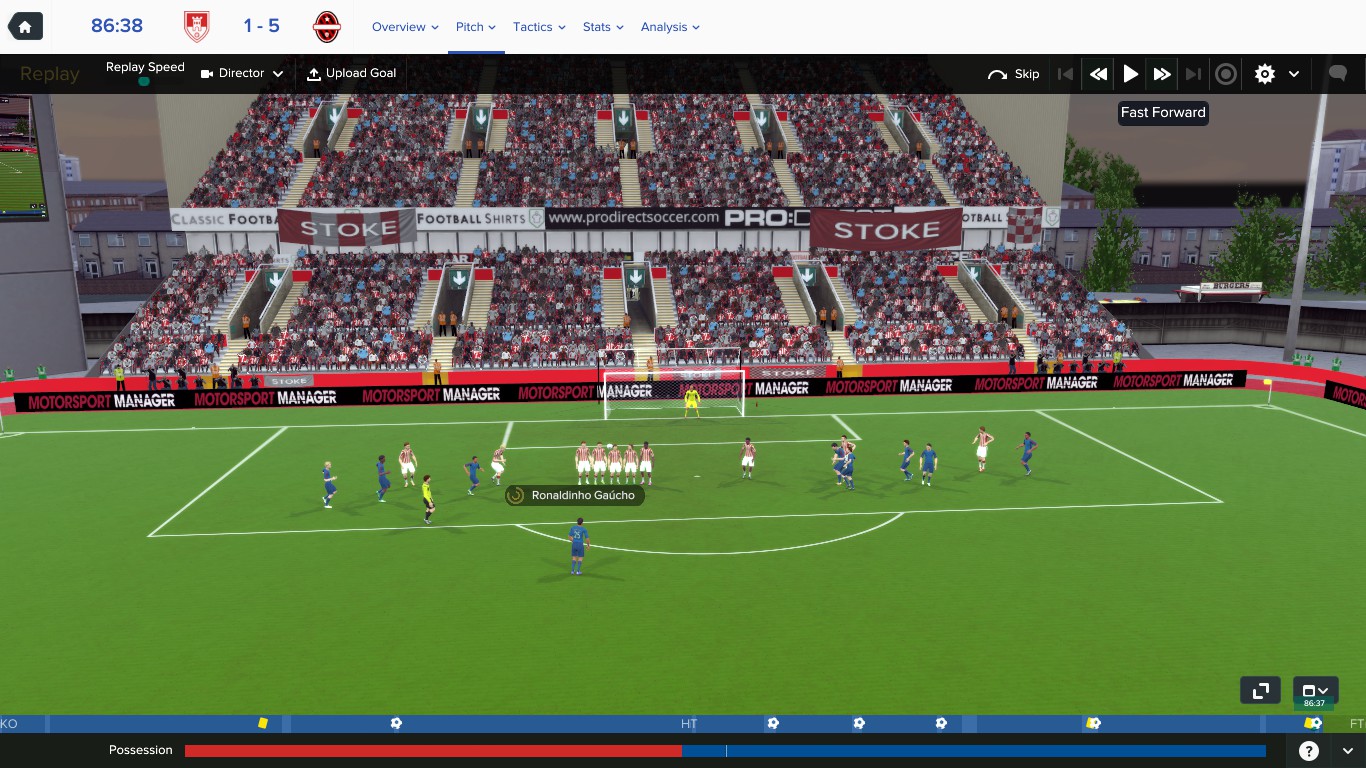Open the Director camera dropdown
This screenshot has height=768, width=1366.
[x=240, y=73]
